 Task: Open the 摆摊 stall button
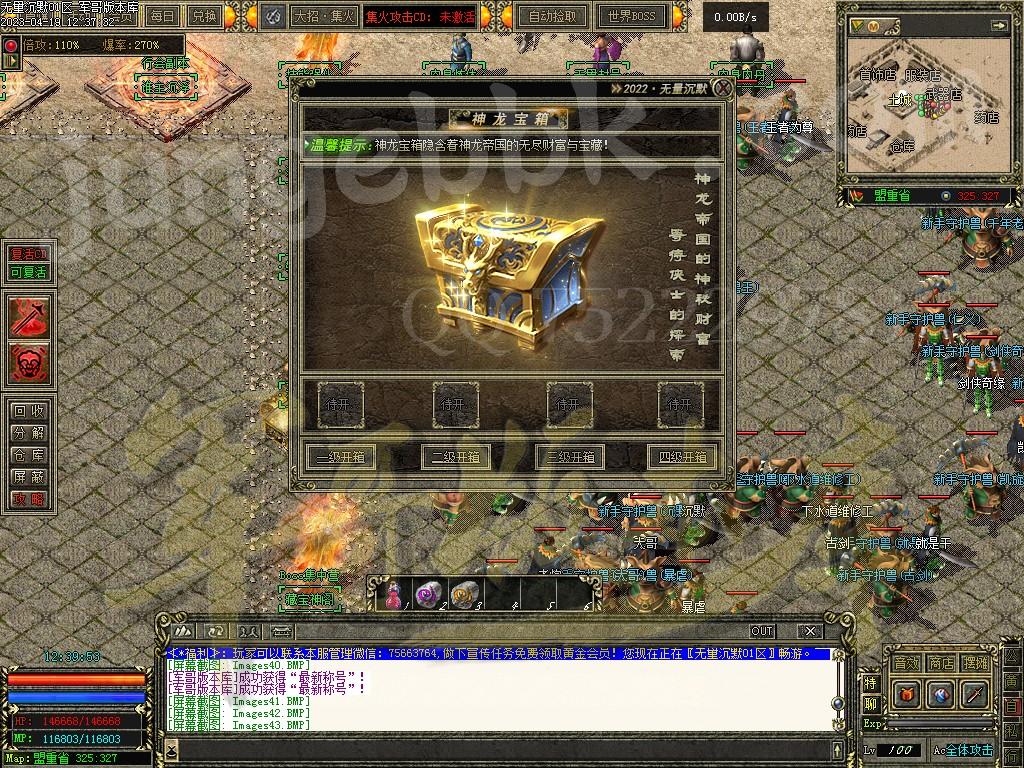(x=974, y=663)
